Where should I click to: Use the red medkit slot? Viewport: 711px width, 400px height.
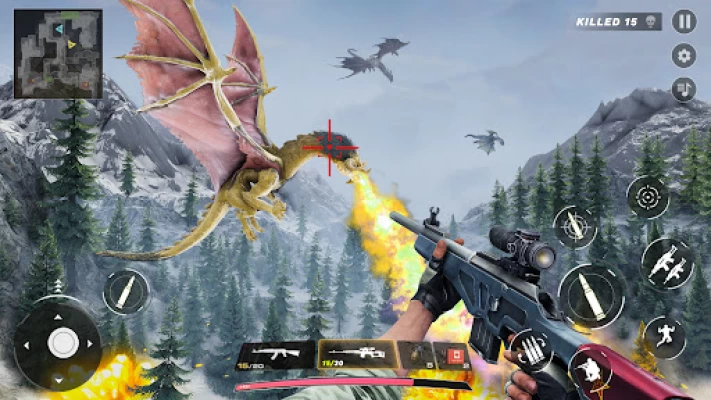pyautogui.click(x=452, y=355)
